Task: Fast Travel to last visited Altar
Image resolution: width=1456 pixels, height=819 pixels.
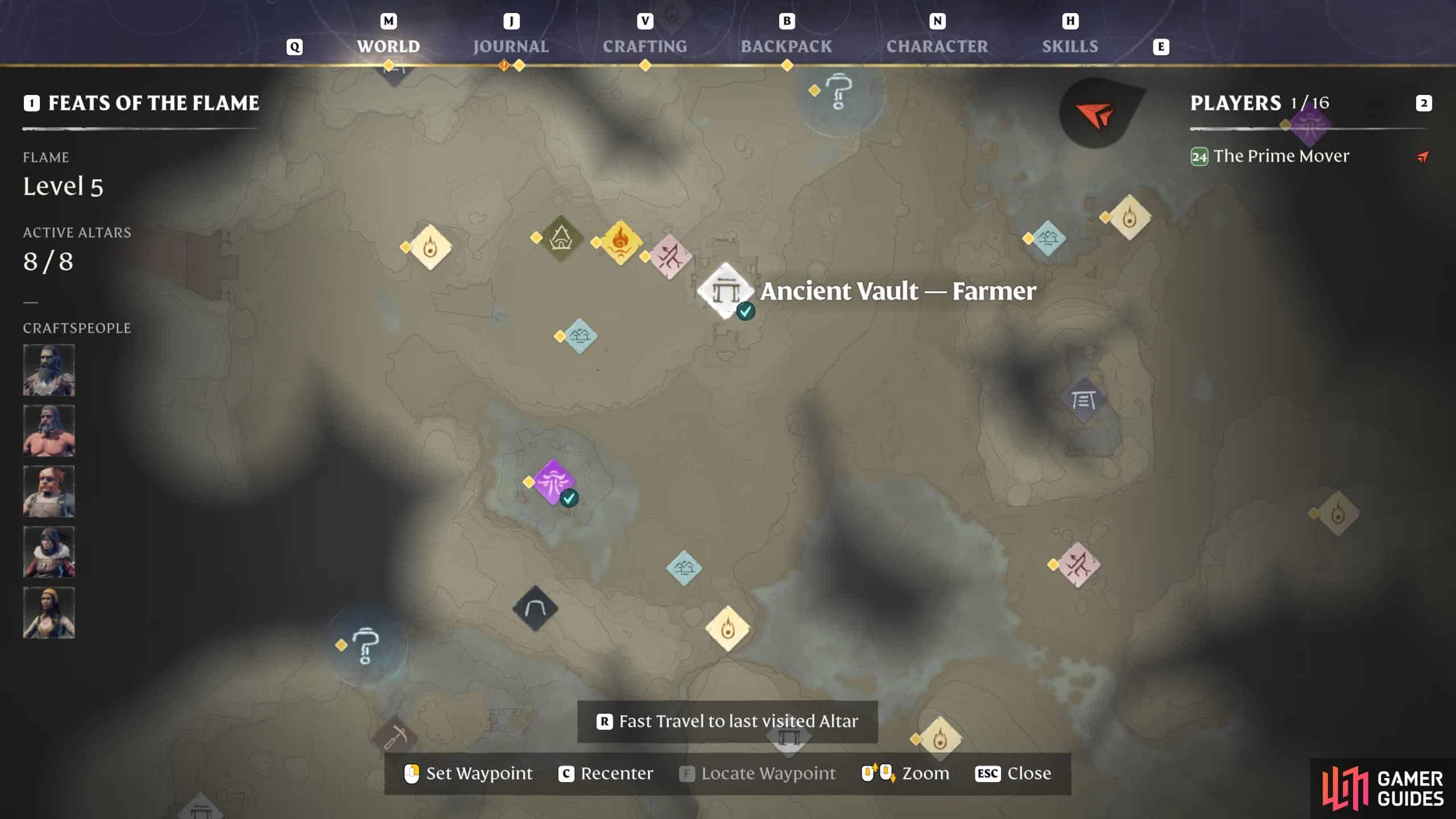Action: click(x=727, y=721)
